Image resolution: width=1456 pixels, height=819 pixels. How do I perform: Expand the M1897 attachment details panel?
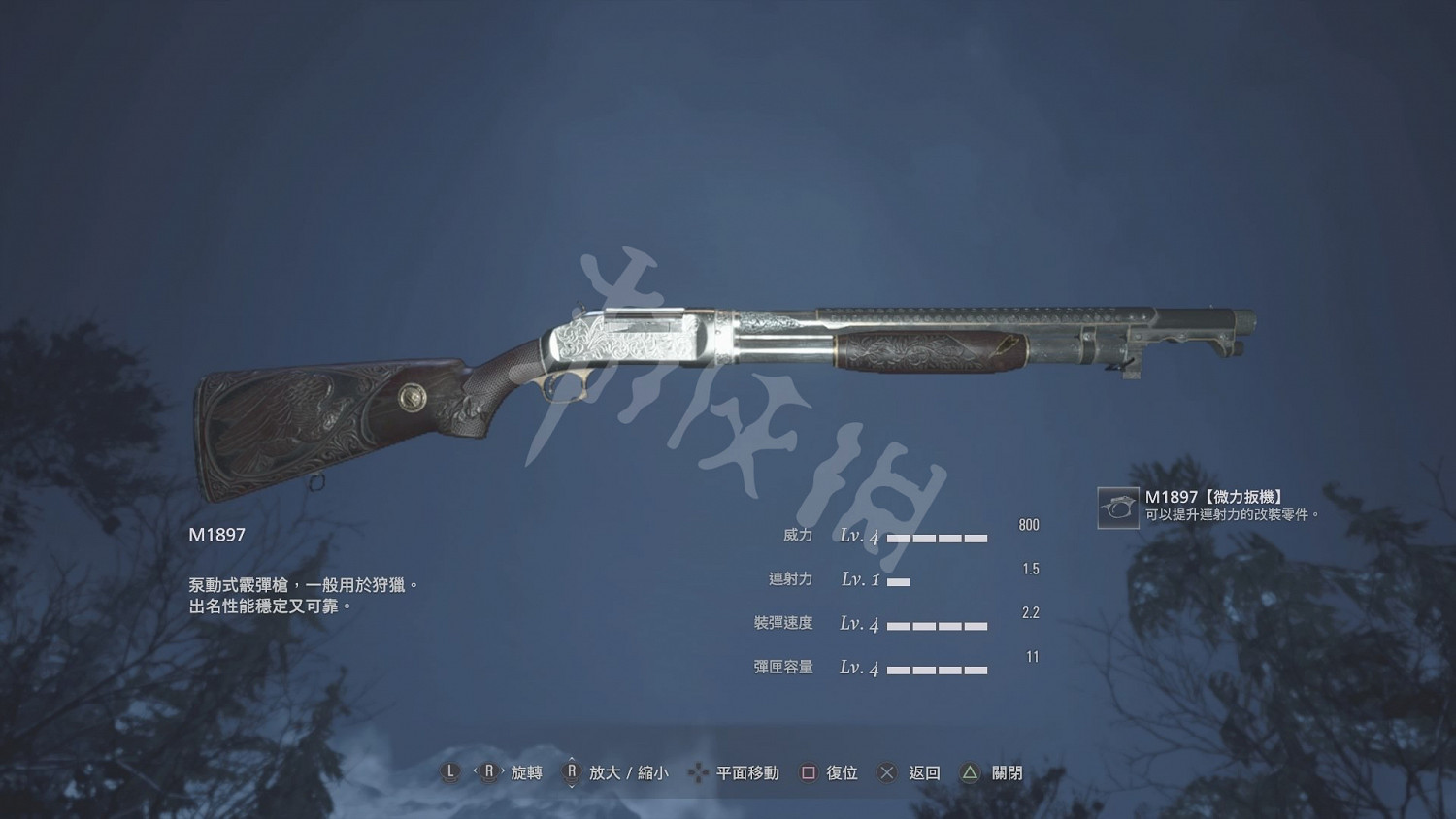[x=1218, y=505]
